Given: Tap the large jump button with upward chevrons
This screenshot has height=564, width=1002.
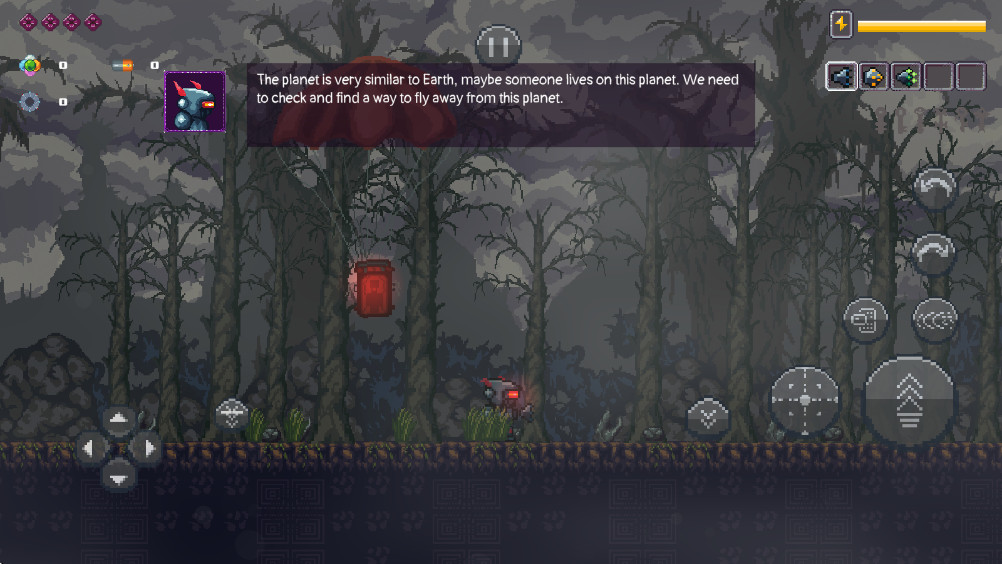Looking at the screenshot, I should [909, 401].
